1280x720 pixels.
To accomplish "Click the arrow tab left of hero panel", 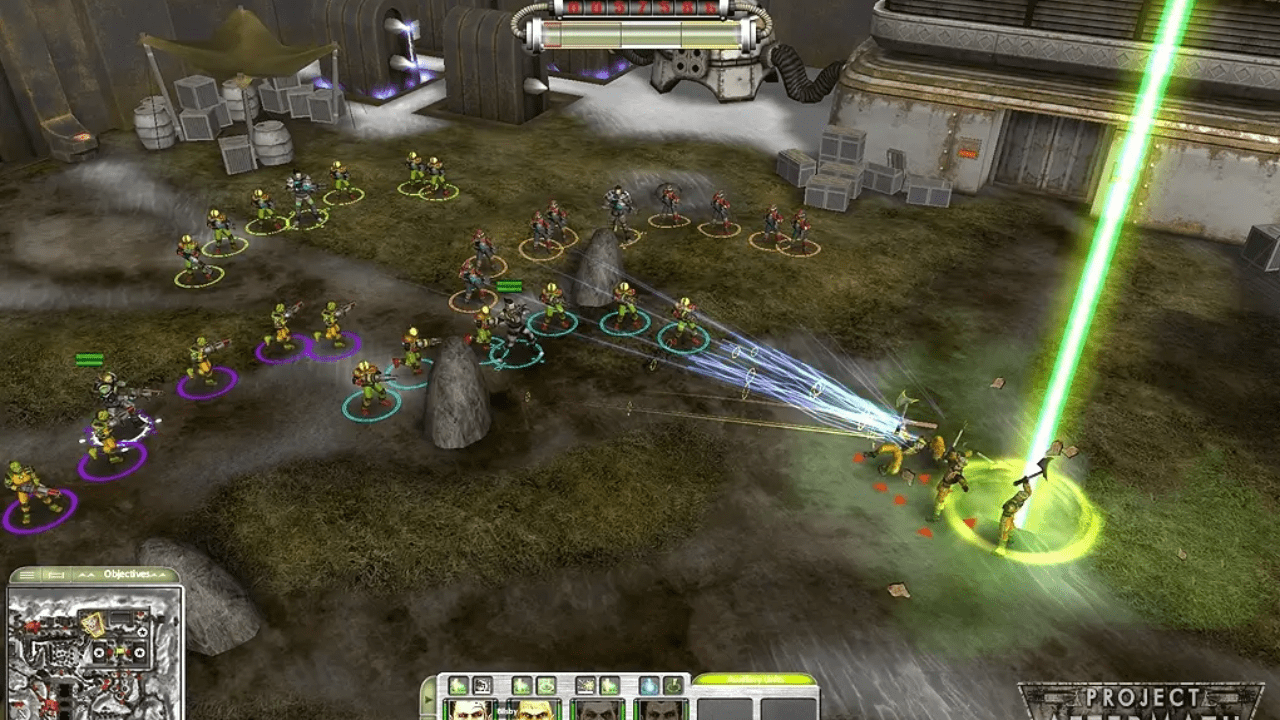I will (428, 698).
